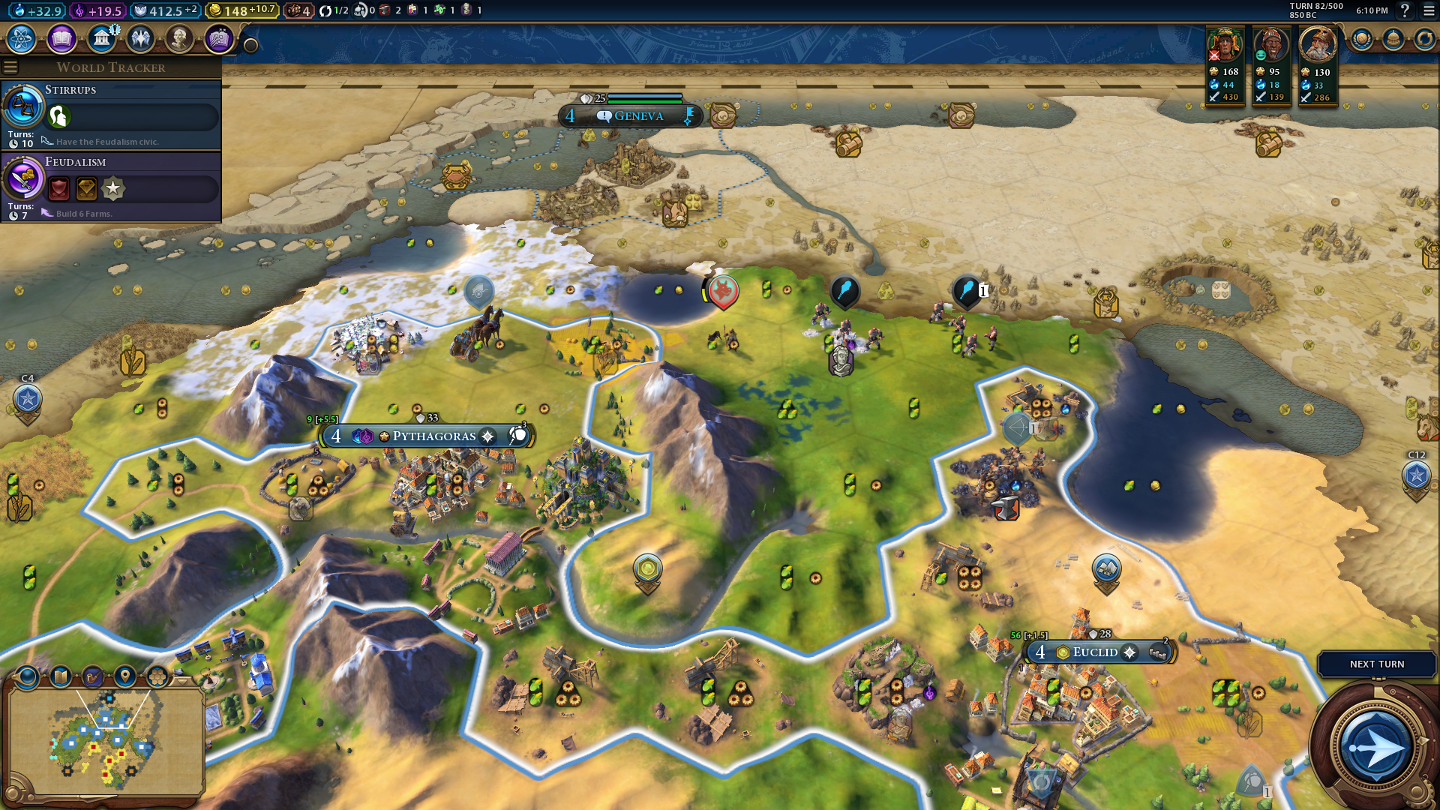This screenshot has height=810, width=1440.
Task: Open the Technology Tree from the atom icon
Action: tap(22, 39)
